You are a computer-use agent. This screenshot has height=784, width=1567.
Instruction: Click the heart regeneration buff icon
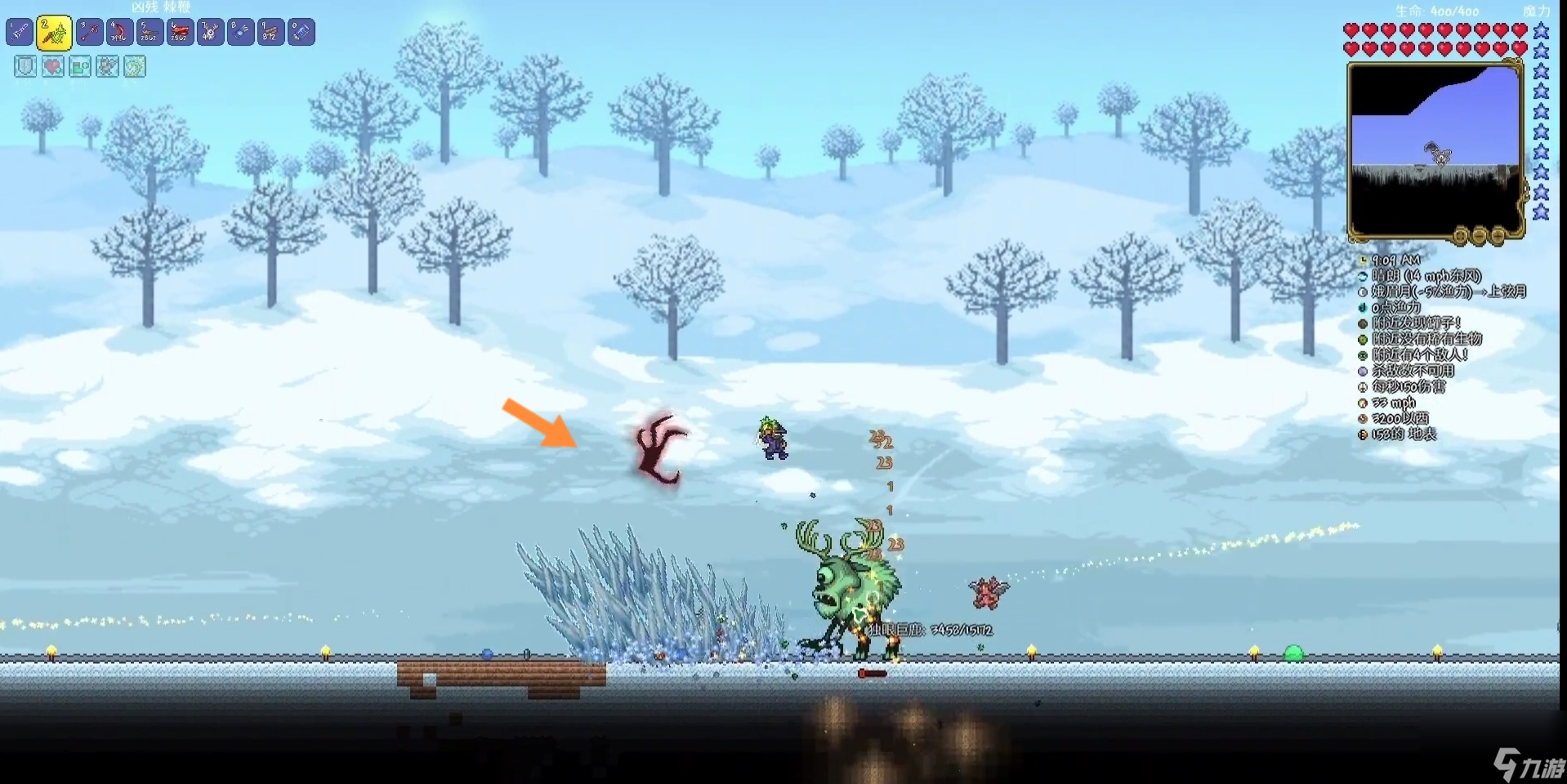coord(53,66)
